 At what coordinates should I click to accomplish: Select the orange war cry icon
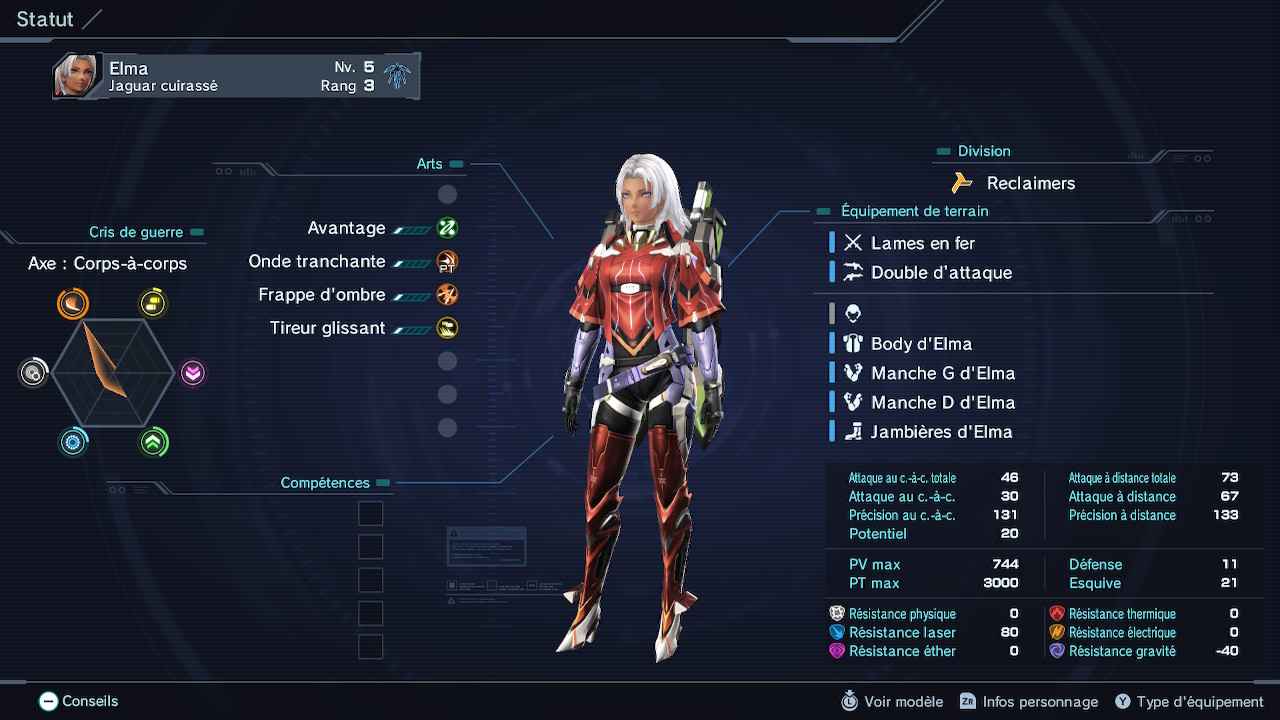coord(73,303)
